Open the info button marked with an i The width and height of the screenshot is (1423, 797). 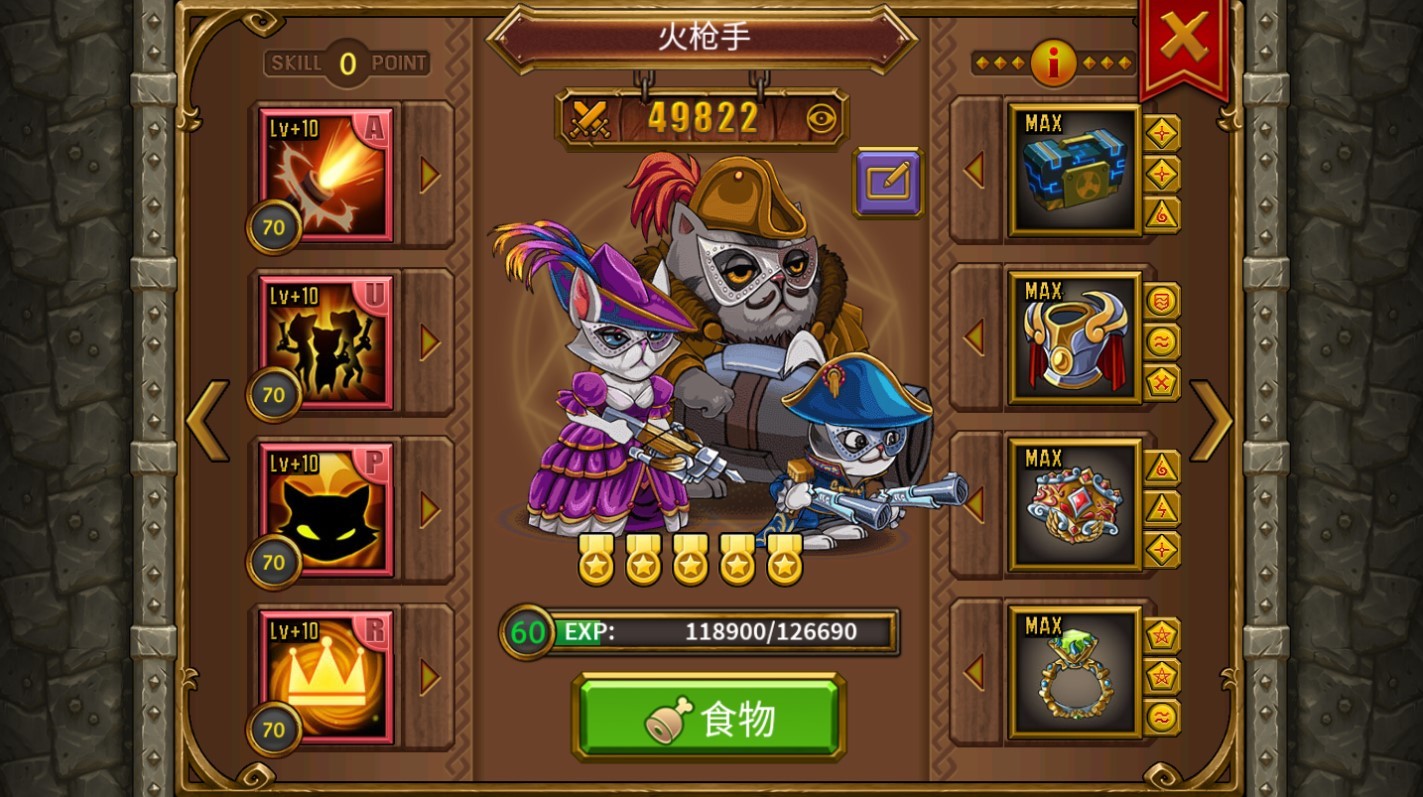click(1053, 64)
